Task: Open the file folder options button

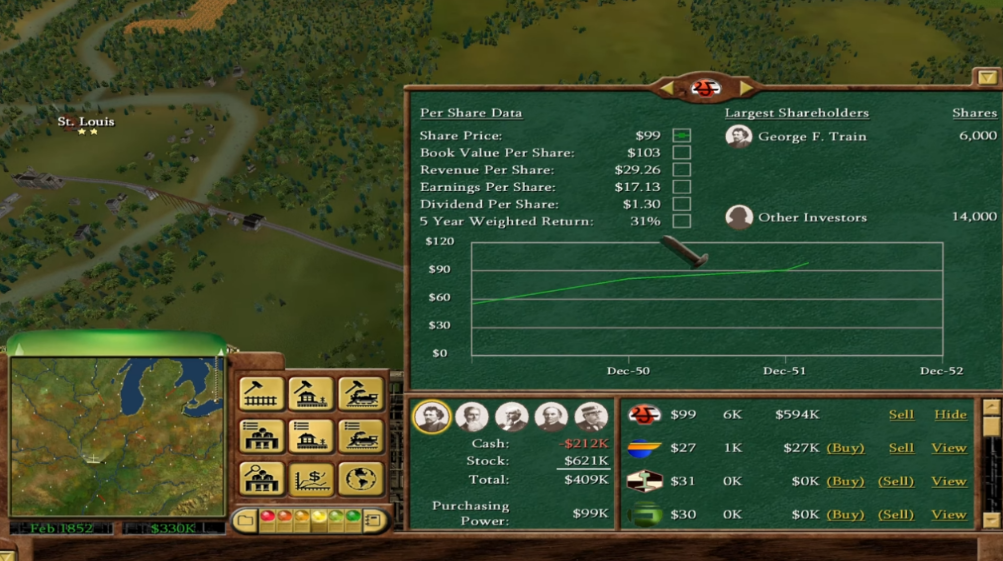Action: 246,520
